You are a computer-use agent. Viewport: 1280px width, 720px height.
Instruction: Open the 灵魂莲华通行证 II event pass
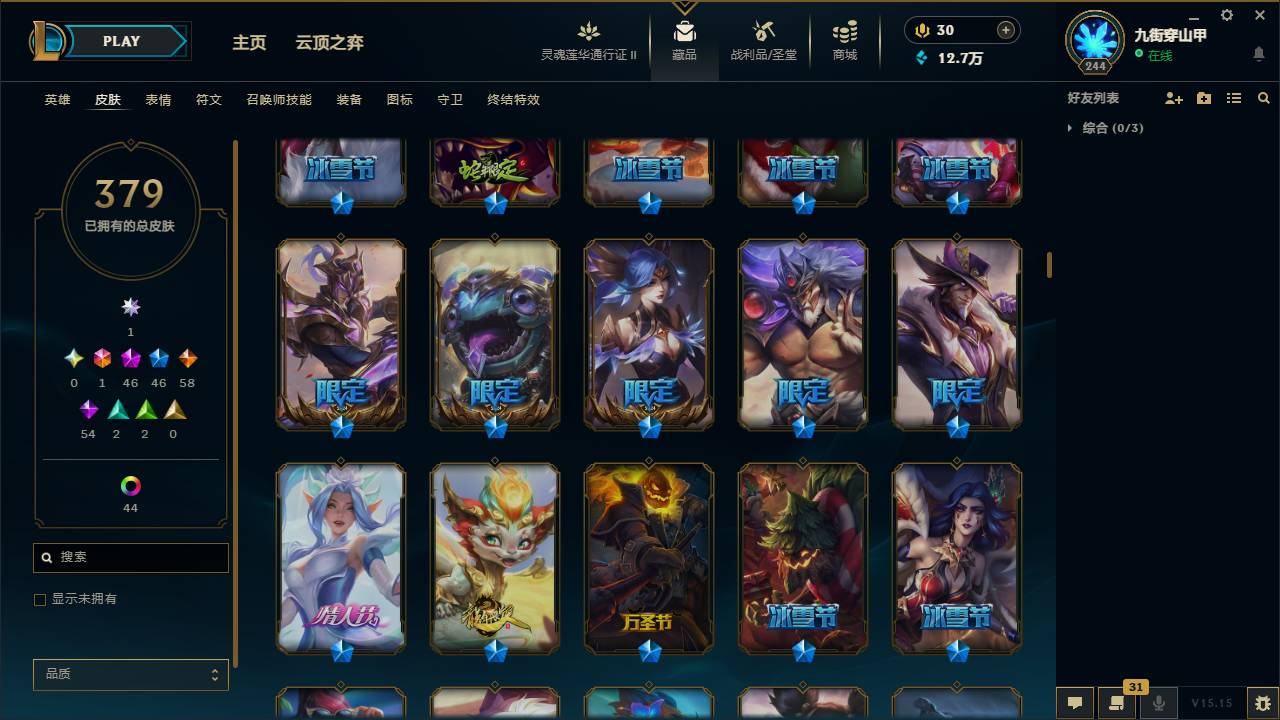[x=588, y=40]
